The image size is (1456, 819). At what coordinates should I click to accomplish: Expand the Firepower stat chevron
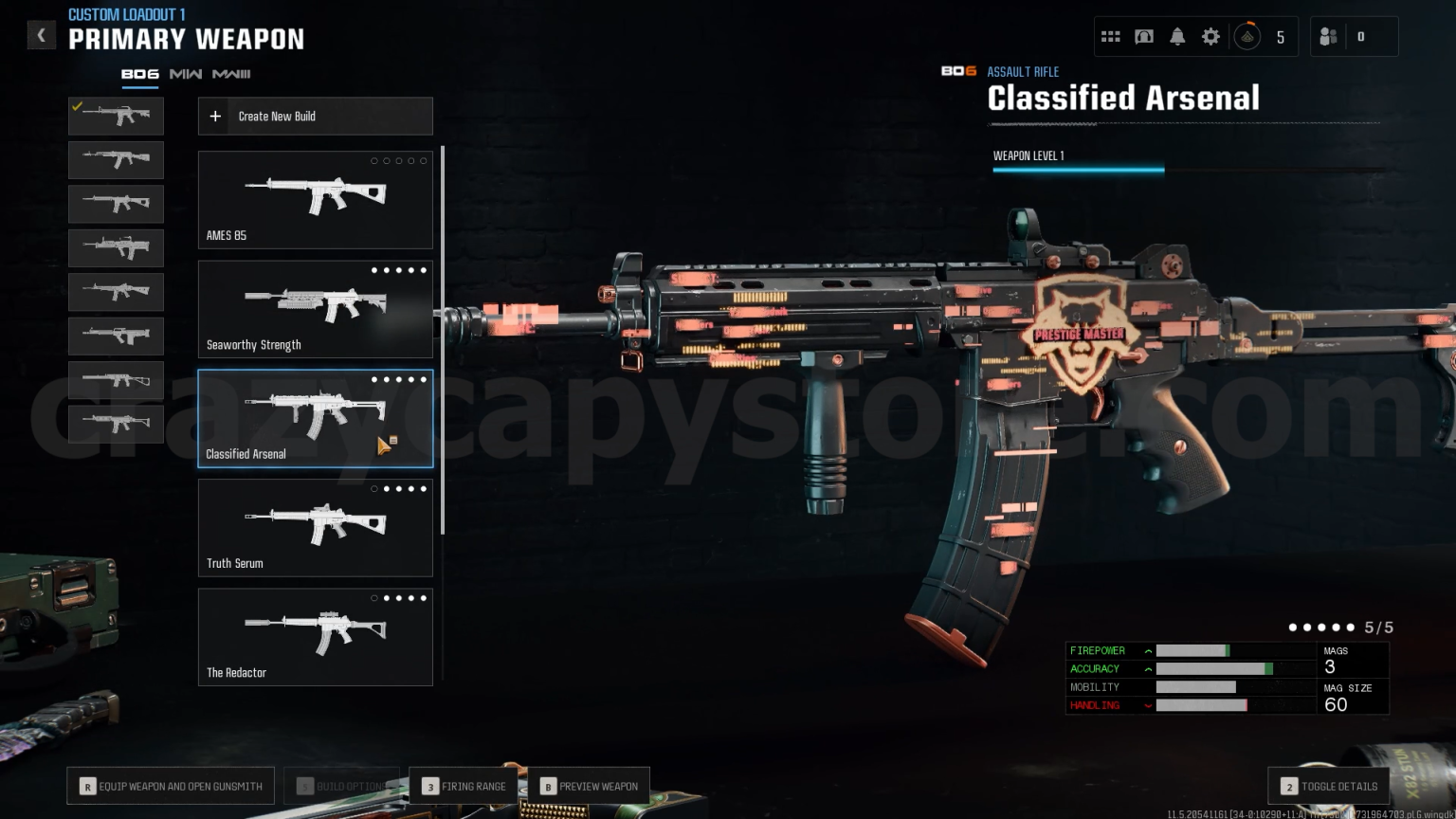pyautogui.click(x=1148, y=650)
